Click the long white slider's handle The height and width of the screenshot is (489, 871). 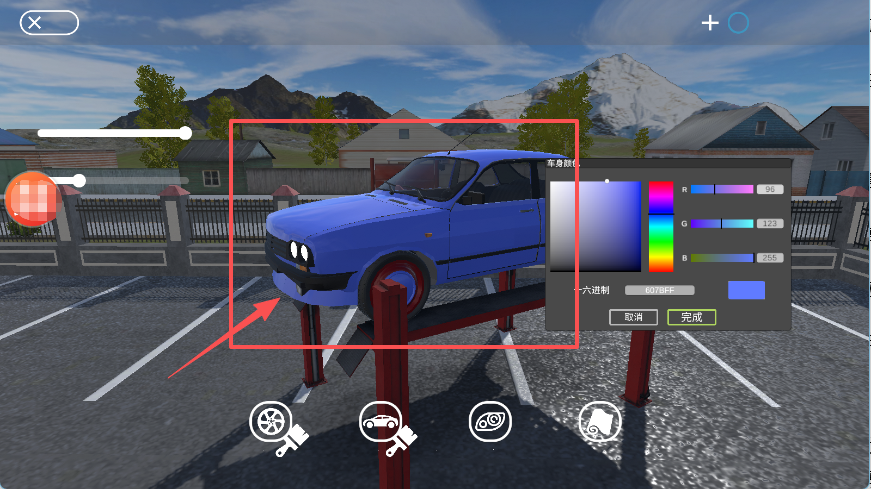(185, 132)
